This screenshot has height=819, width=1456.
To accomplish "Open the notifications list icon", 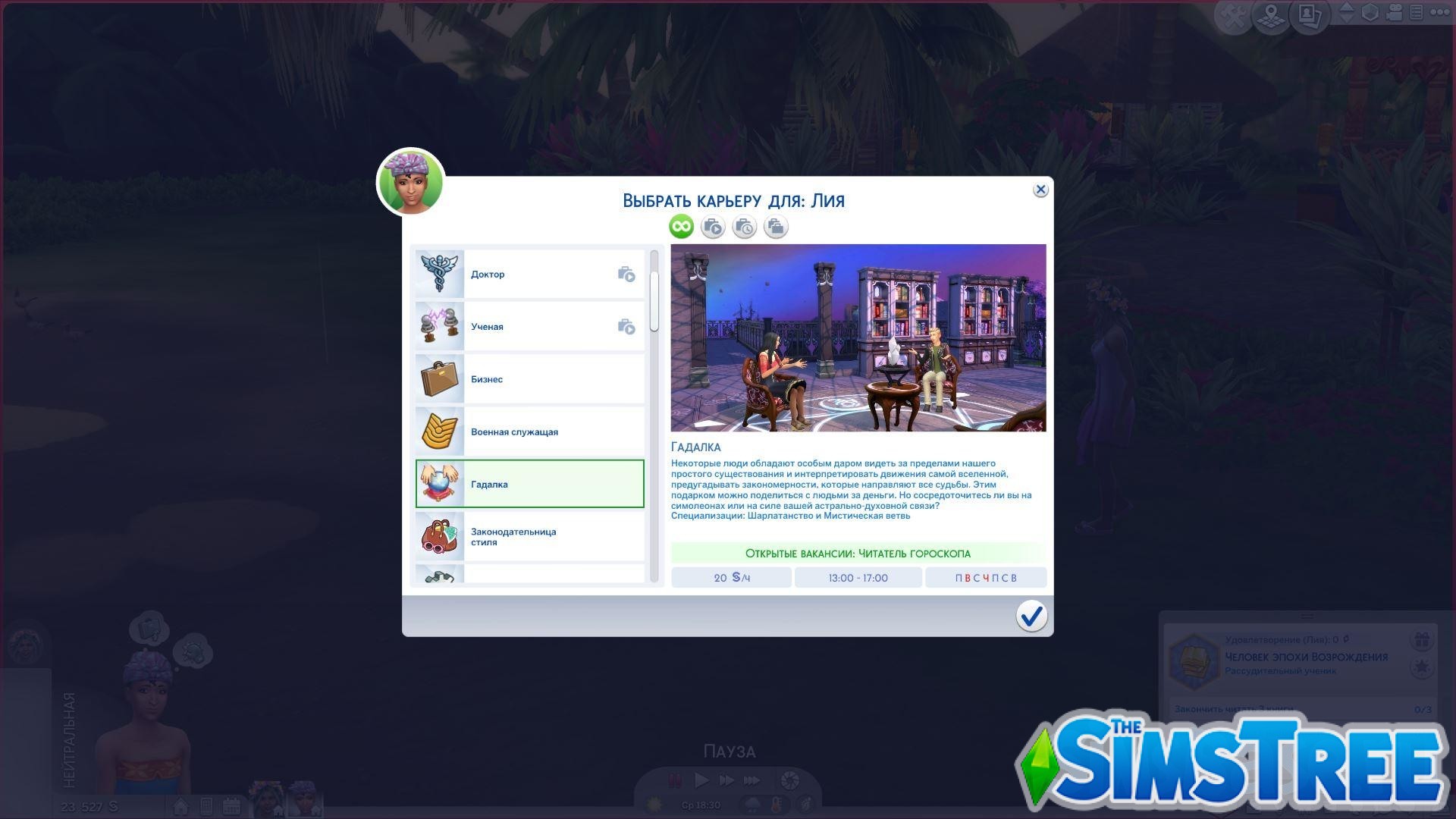I will 1415,13.
